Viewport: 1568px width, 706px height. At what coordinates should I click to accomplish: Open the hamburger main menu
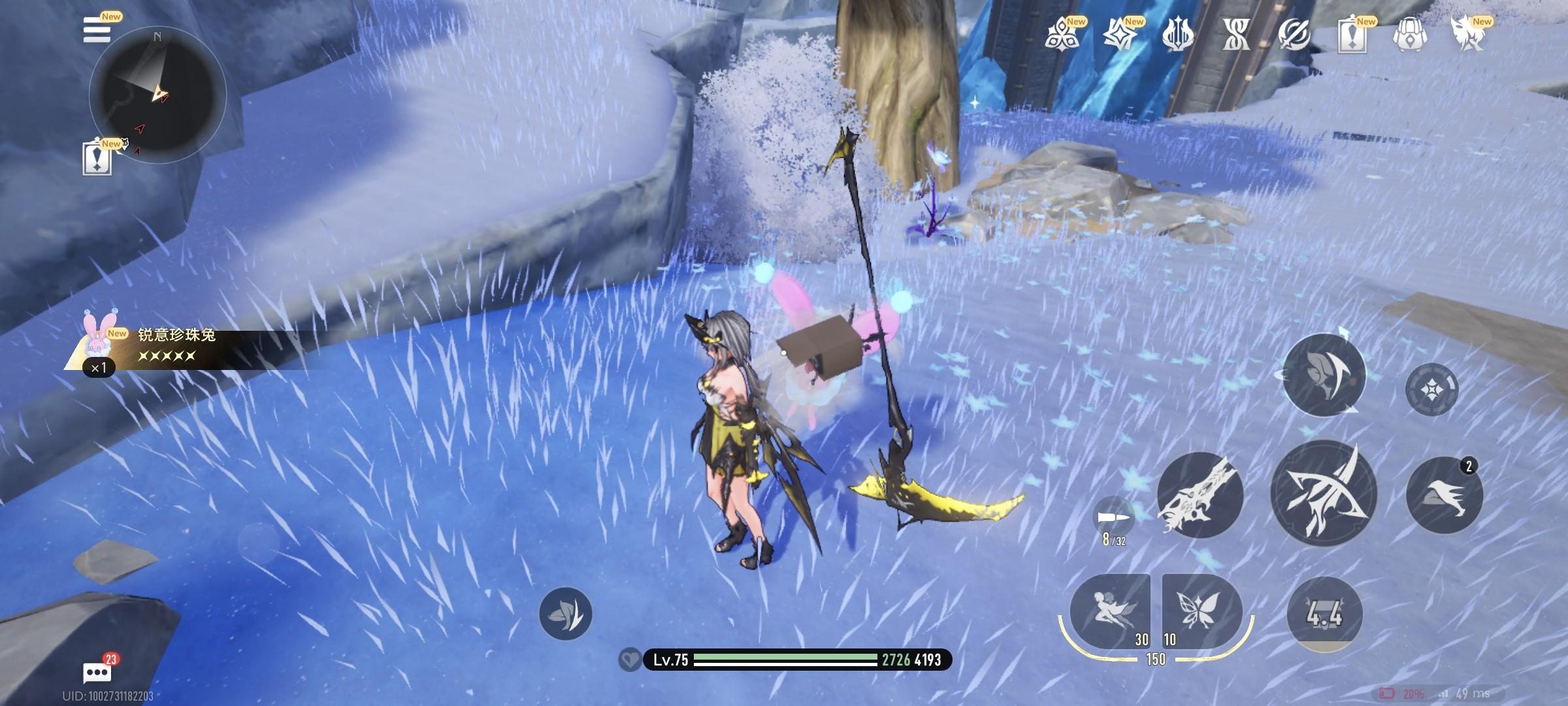[97, 30]
